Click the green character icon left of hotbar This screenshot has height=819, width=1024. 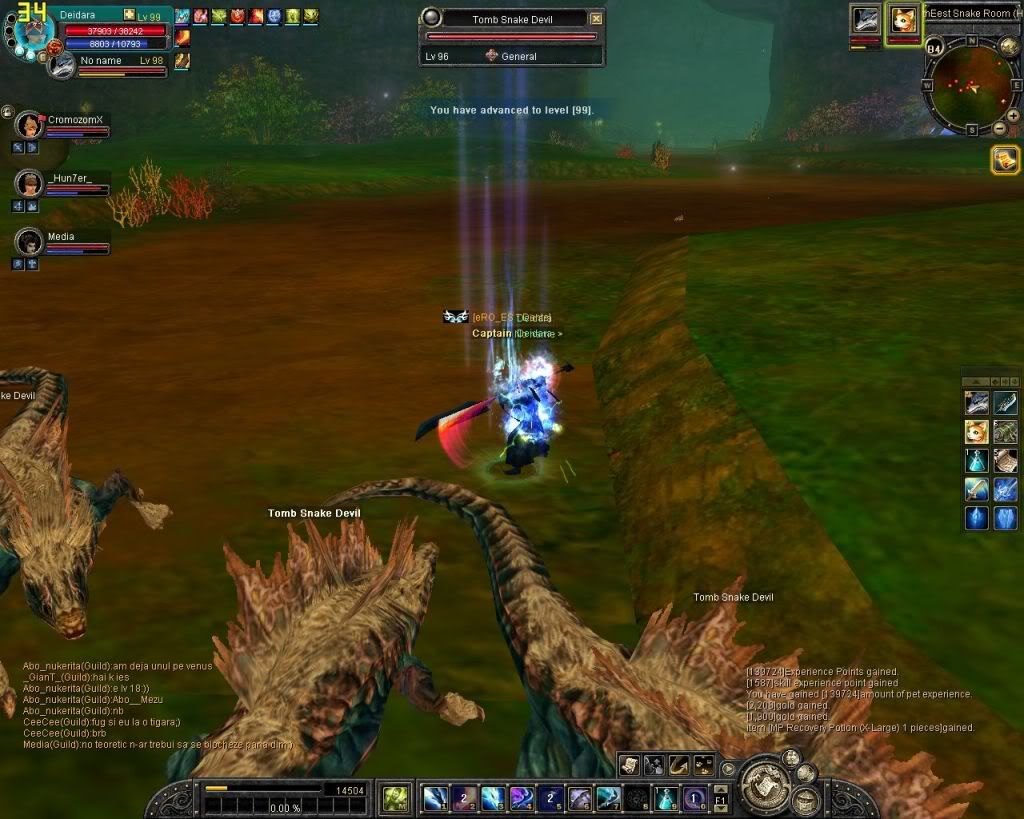[x=396, y=798]
